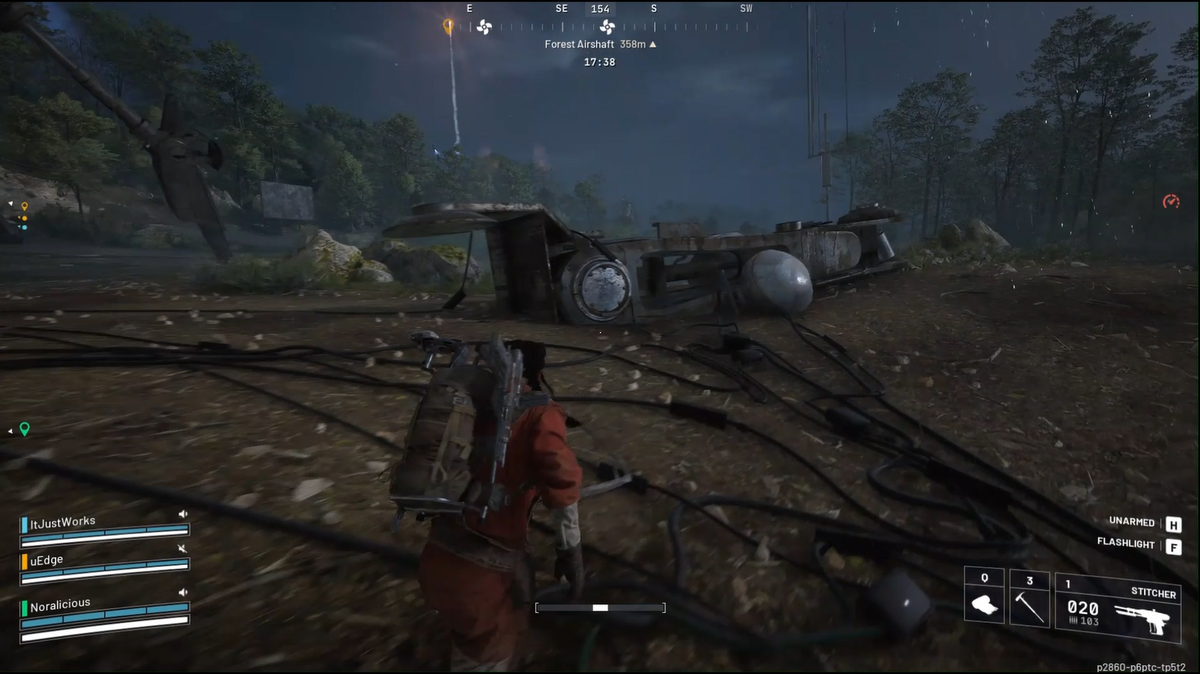Viewport: 1200px width, 674px height.
Task: Click the orange pin on the compass
Action: (449, 25)
